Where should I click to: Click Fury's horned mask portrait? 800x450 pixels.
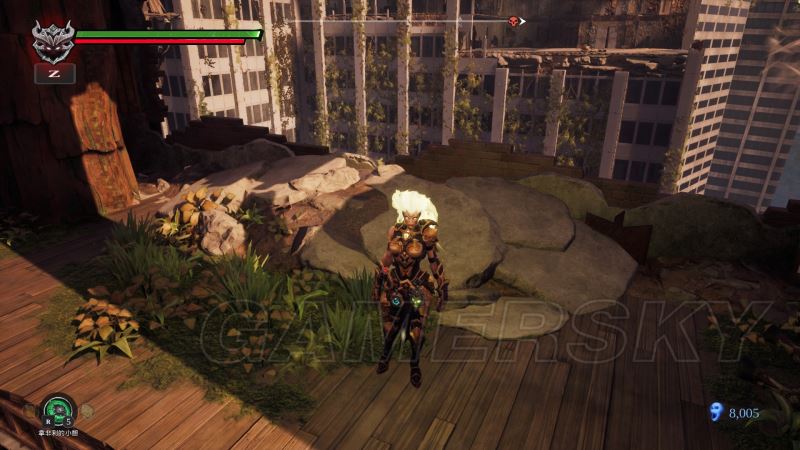52,41
